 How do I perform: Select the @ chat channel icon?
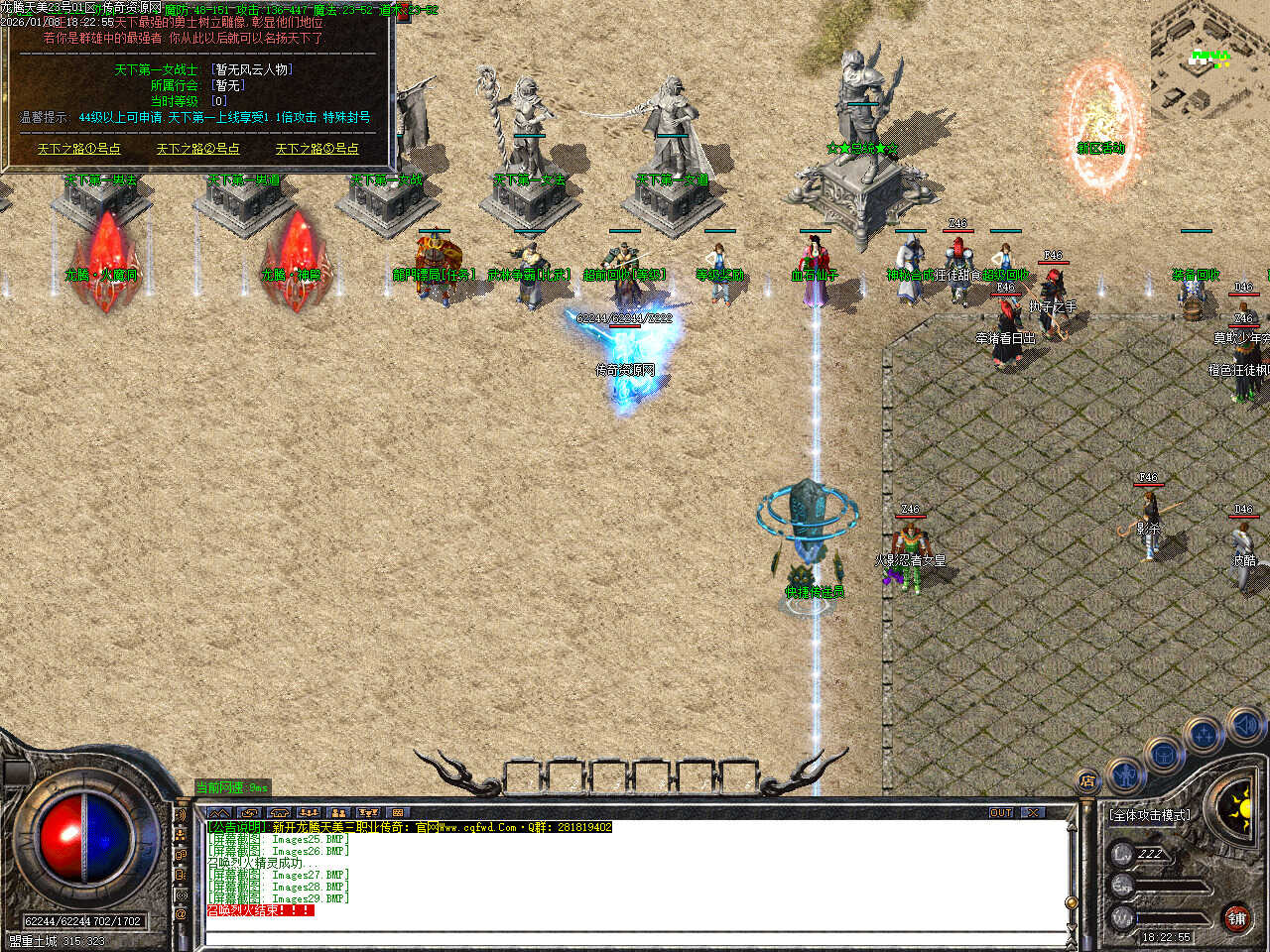(x=181, y=914)
